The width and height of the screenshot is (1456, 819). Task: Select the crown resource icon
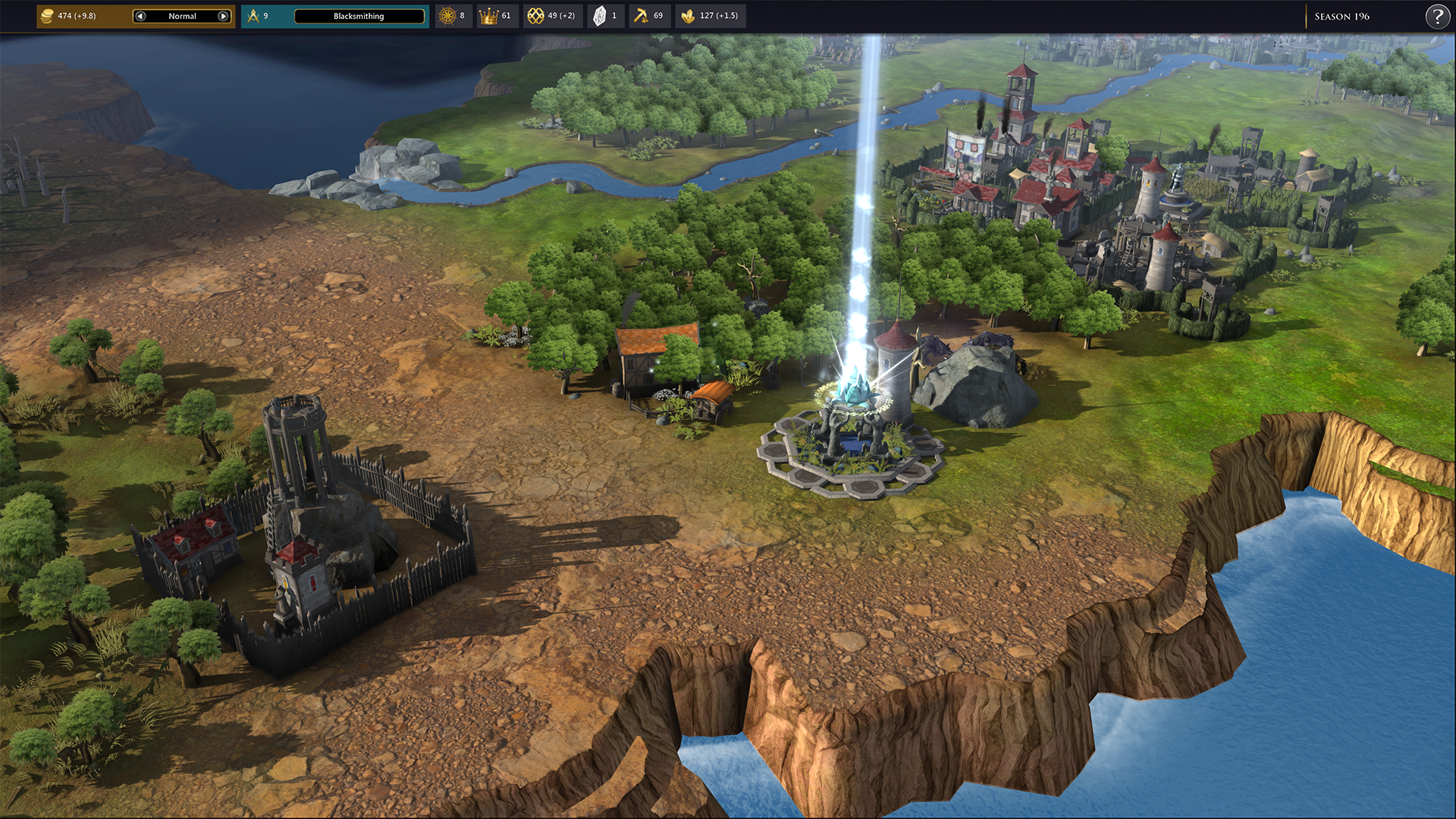pos(488,16)
